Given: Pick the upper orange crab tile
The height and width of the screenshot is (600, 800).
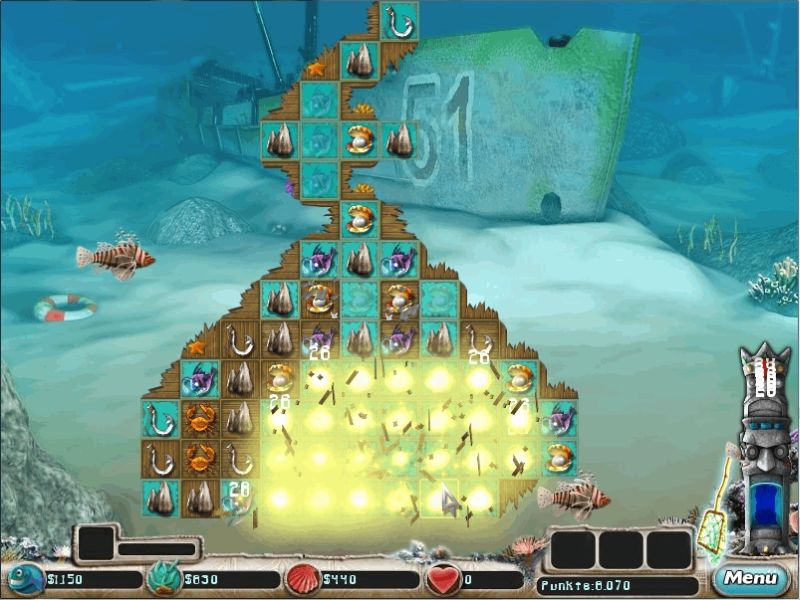Looking at the screenshot, I should click(x=200, y=418).
